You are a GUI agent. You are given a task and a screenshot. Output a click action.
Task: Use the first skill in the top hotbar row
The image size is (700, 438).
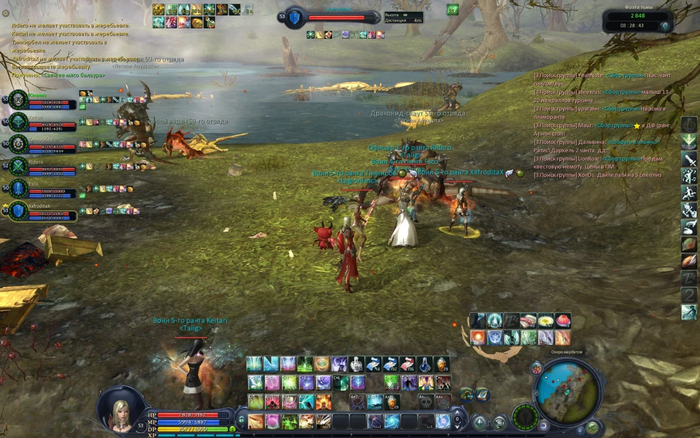(x=255, y=364)
